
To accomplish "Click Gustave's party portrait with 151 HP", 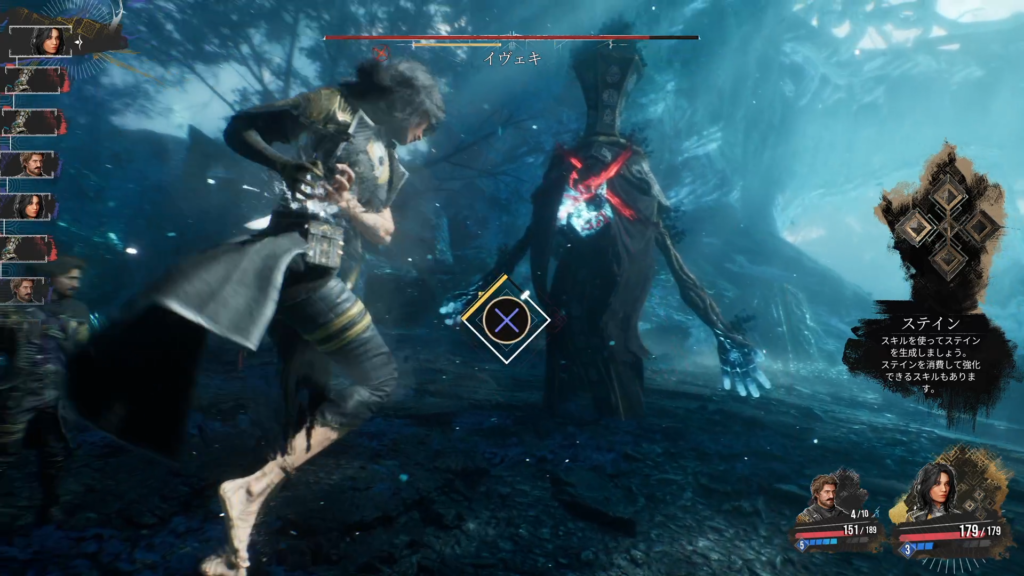I will 826,496.
